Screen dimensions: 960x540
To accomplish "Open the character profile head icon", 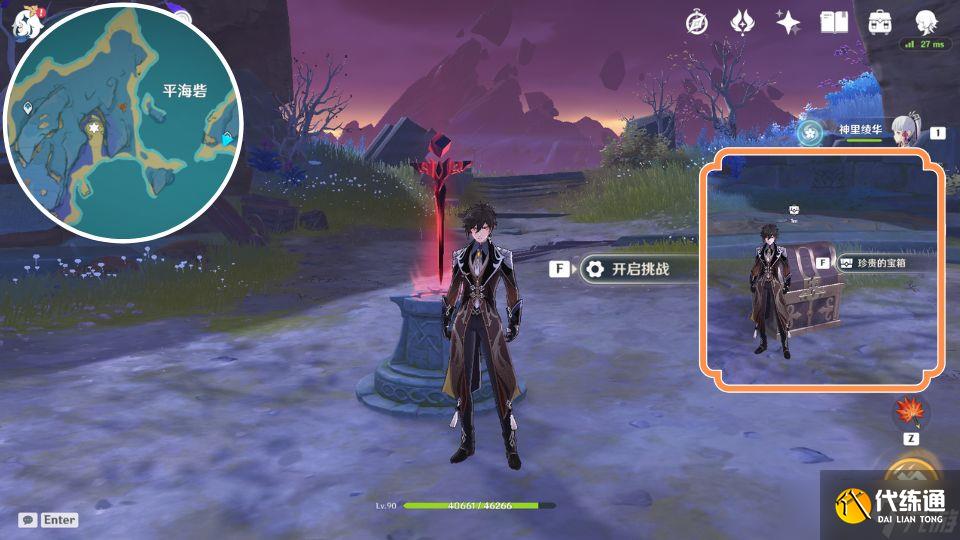I will click(924, 22).
